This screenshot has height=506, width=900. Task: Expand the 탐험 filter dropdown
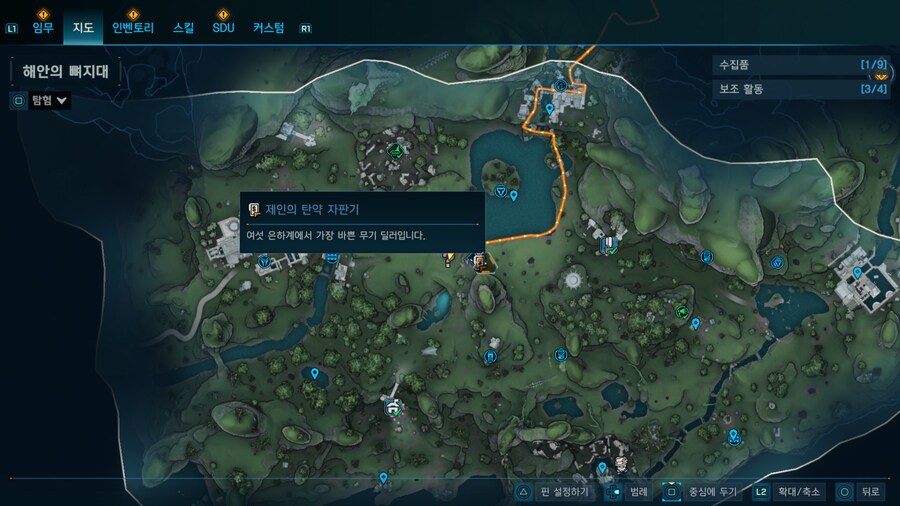[x=50, y=100]
